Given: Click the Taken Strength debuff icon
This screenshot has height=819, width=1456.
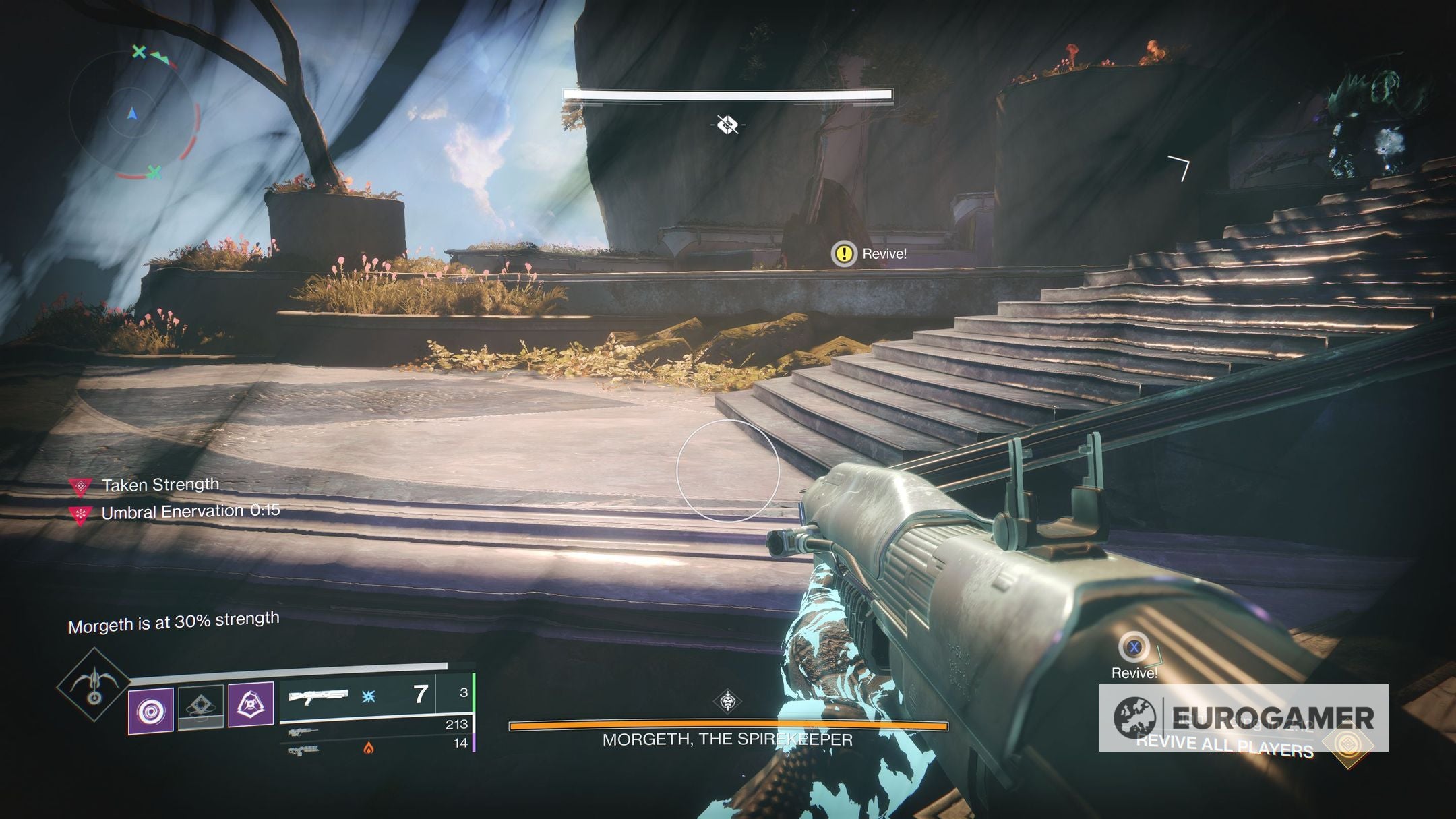Looking at the screenshot, I should pyautogui.click(x=80, y=485).
